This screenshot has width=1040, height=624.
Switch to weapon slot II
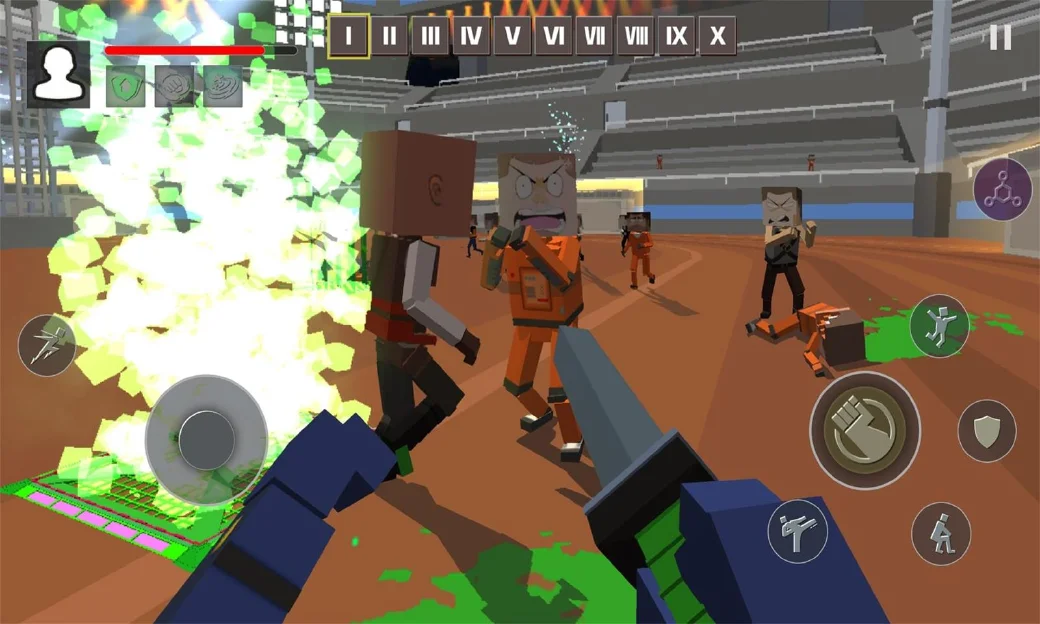pos(389,37)
